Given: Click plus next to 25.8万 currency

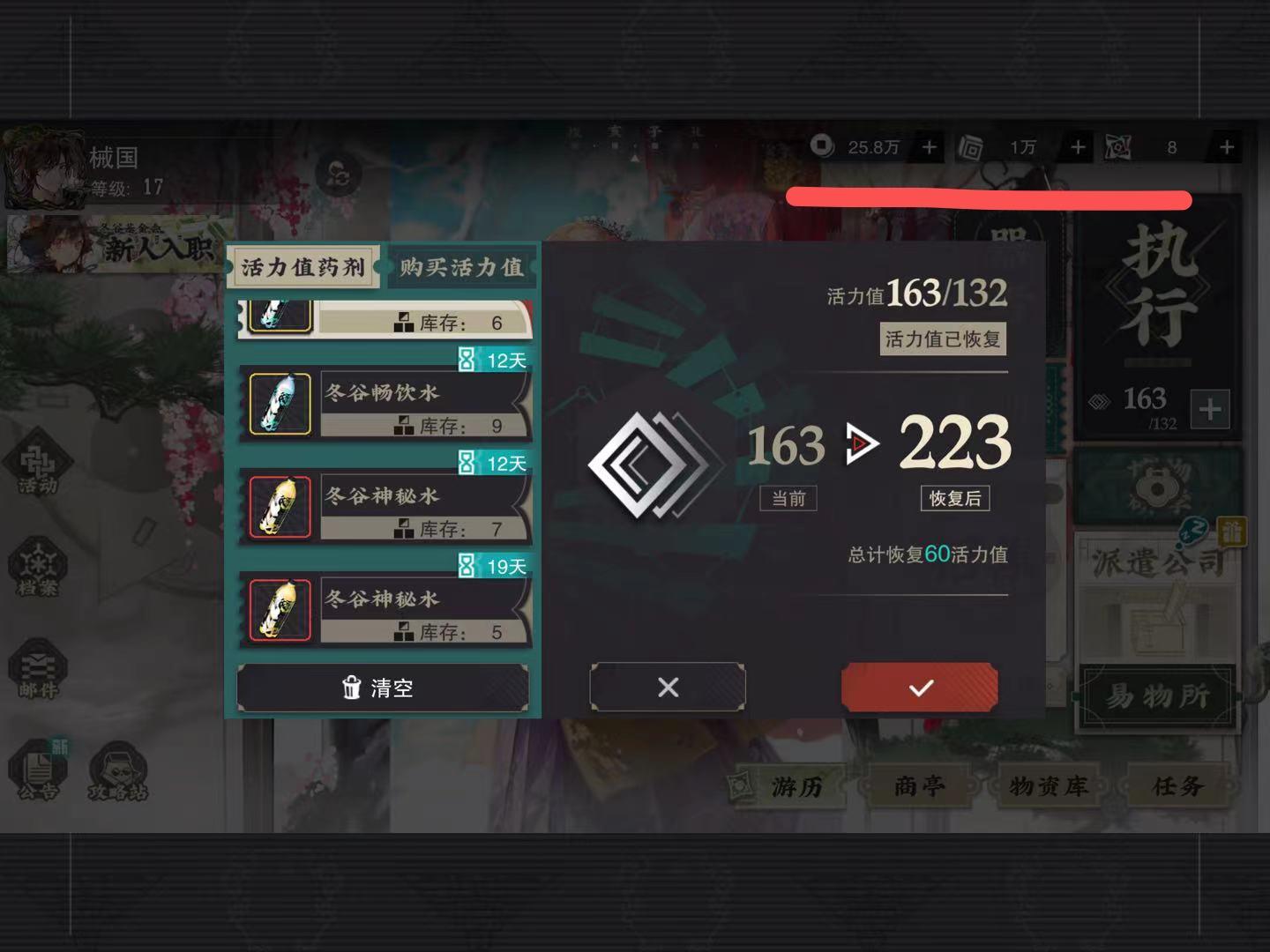Looking at the screenshot, I should point(928,147).
